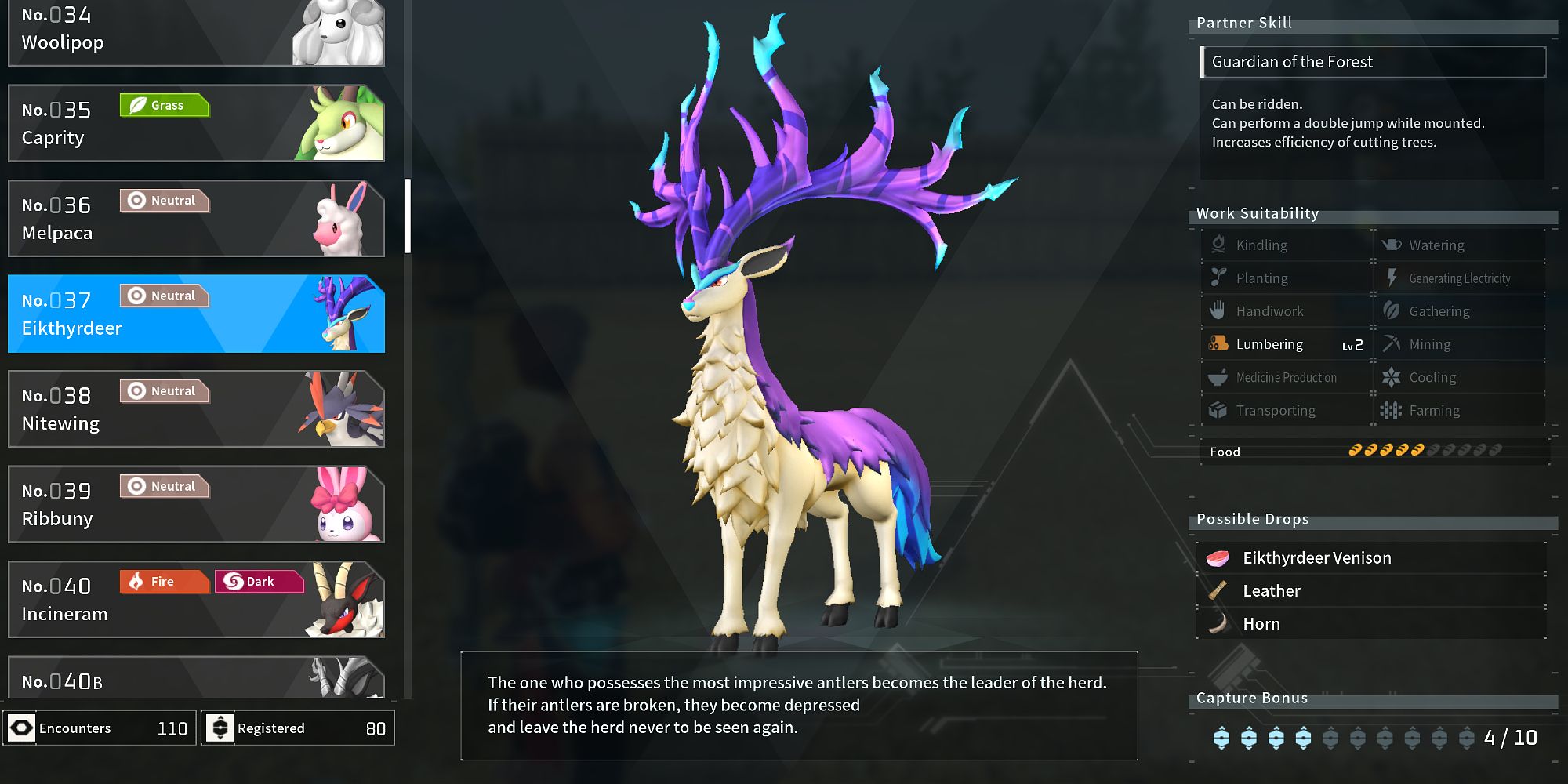Click the Guardian of the Forest skill name
Screen dimensions: 1568x784
click(x=1292, y=61)
